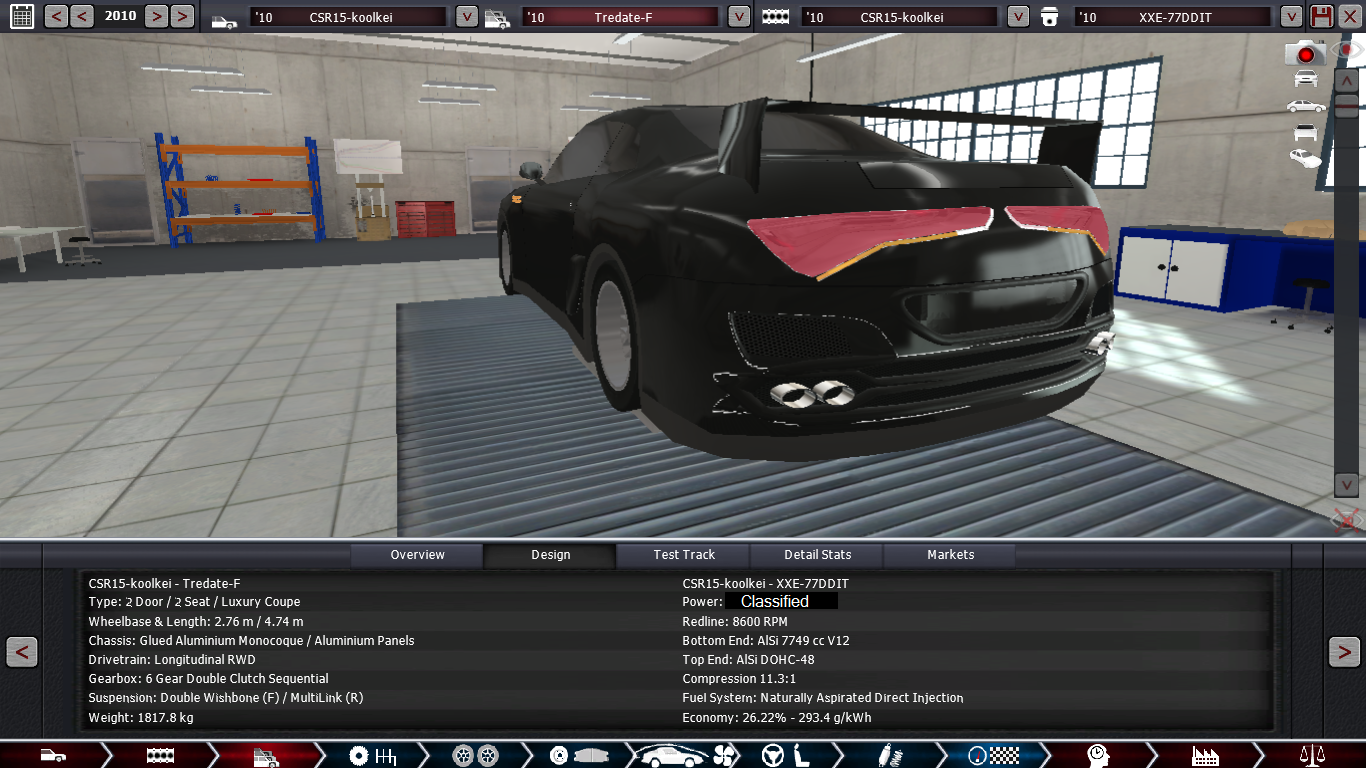View the Markets tab

coord(950,555)
